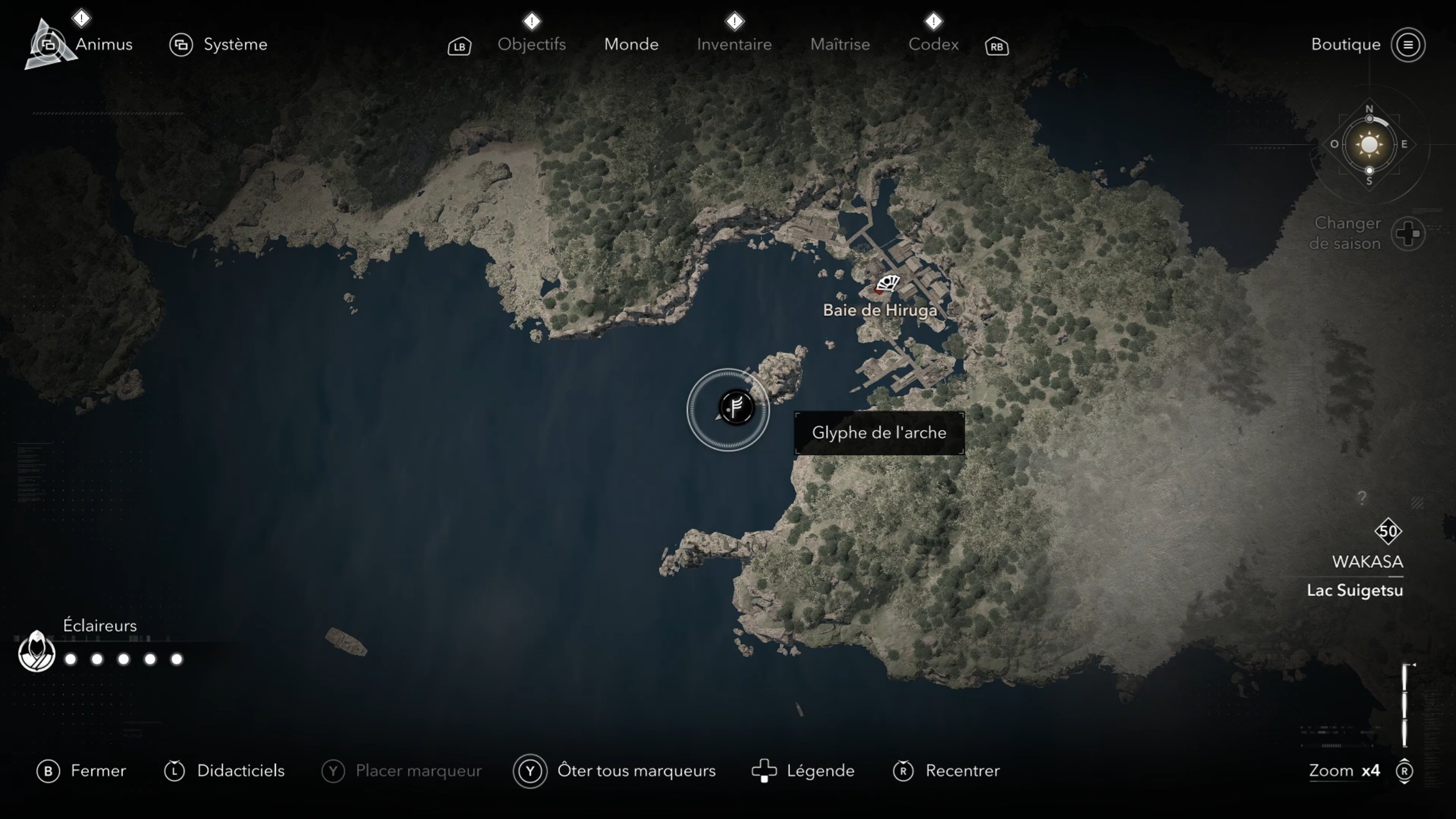Open the Animus menu
Viewport: 1456px width, 819px height.
[x=102, y=44]
